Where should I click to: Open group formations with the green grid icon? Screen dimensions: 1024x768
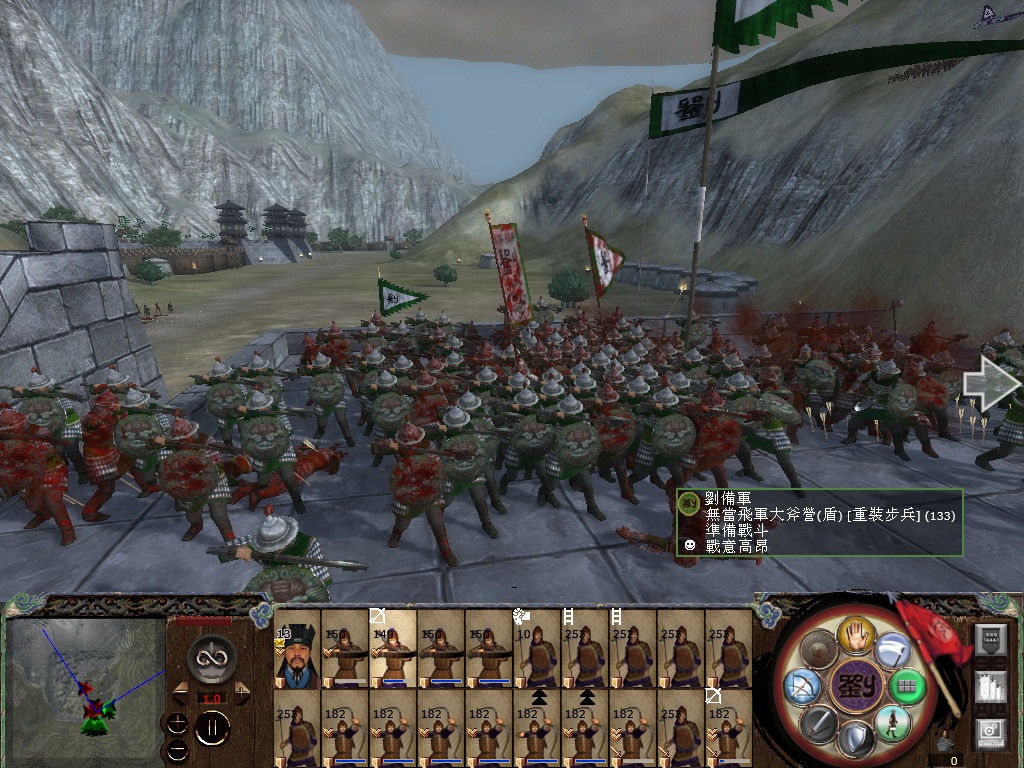(x=908, y=687)
